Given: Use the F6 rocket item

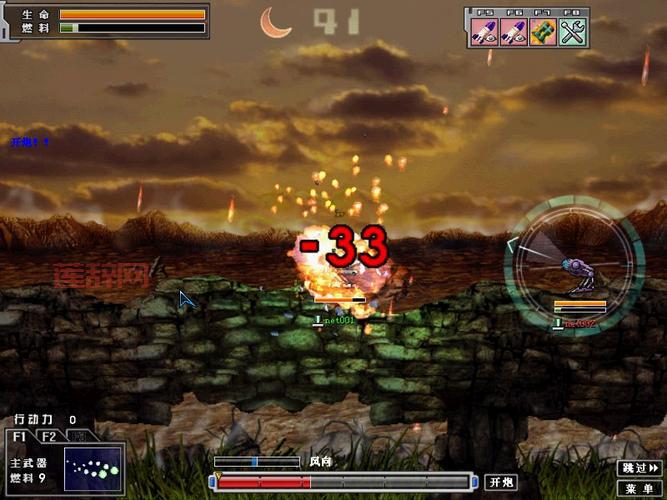Looking at the screenshot, I should point(514,30).
